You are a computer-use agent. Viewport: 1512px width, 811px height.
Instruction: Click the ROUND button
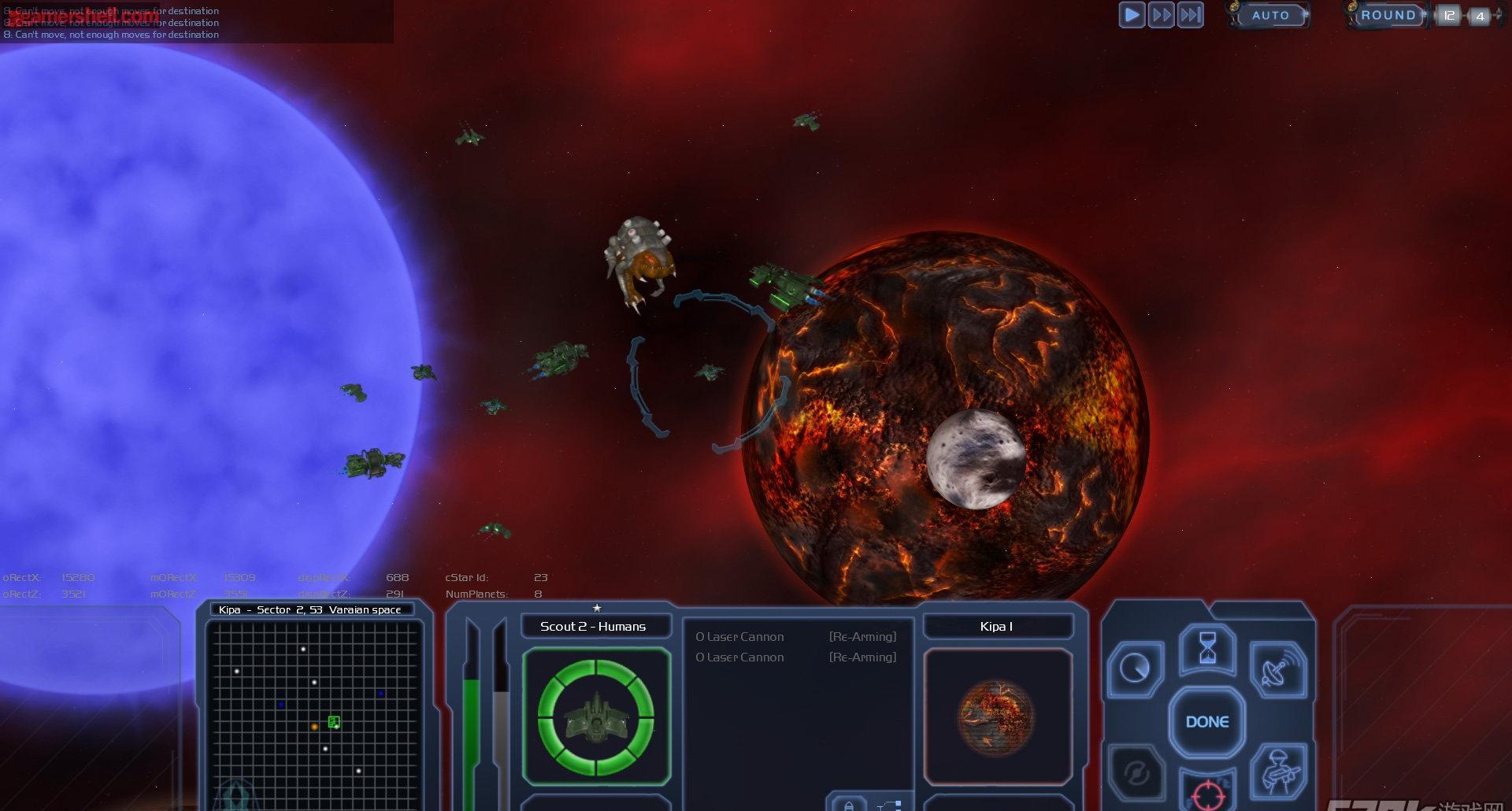coord(1388,15)
